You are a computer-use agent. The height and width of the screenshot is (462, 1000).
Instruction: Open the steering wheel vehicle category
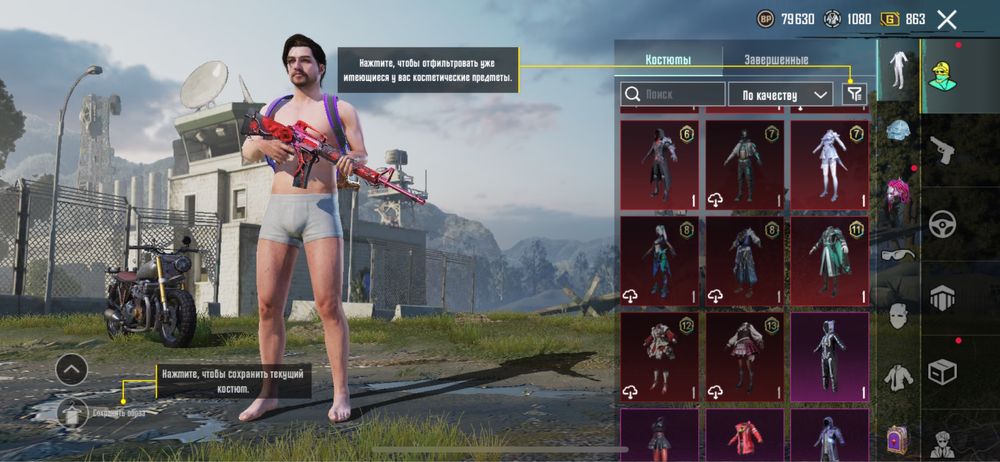pos(944,224)
